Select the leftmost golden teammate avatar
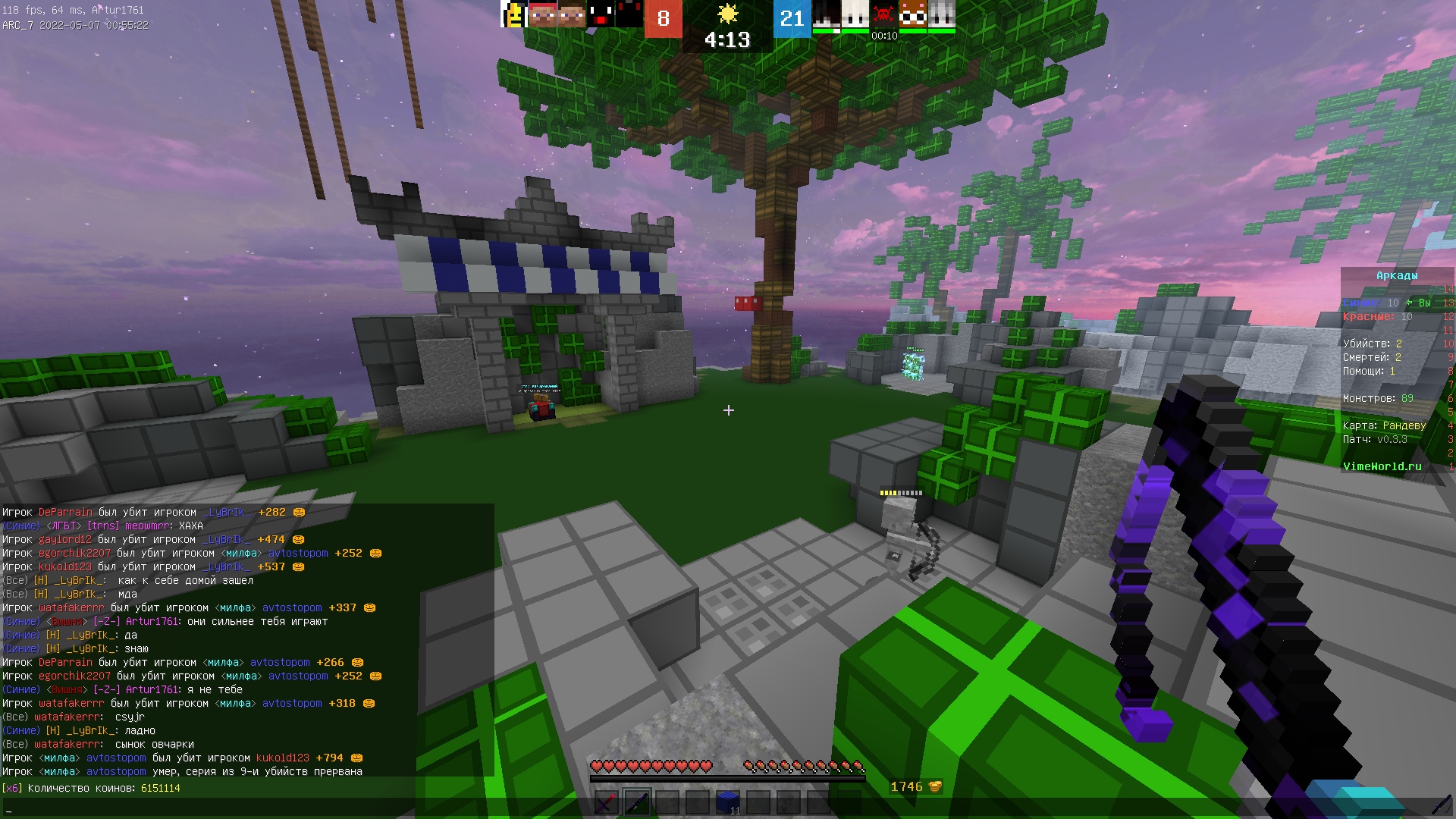Viewport: 1456px width, 819px height. tap(513, 15)
